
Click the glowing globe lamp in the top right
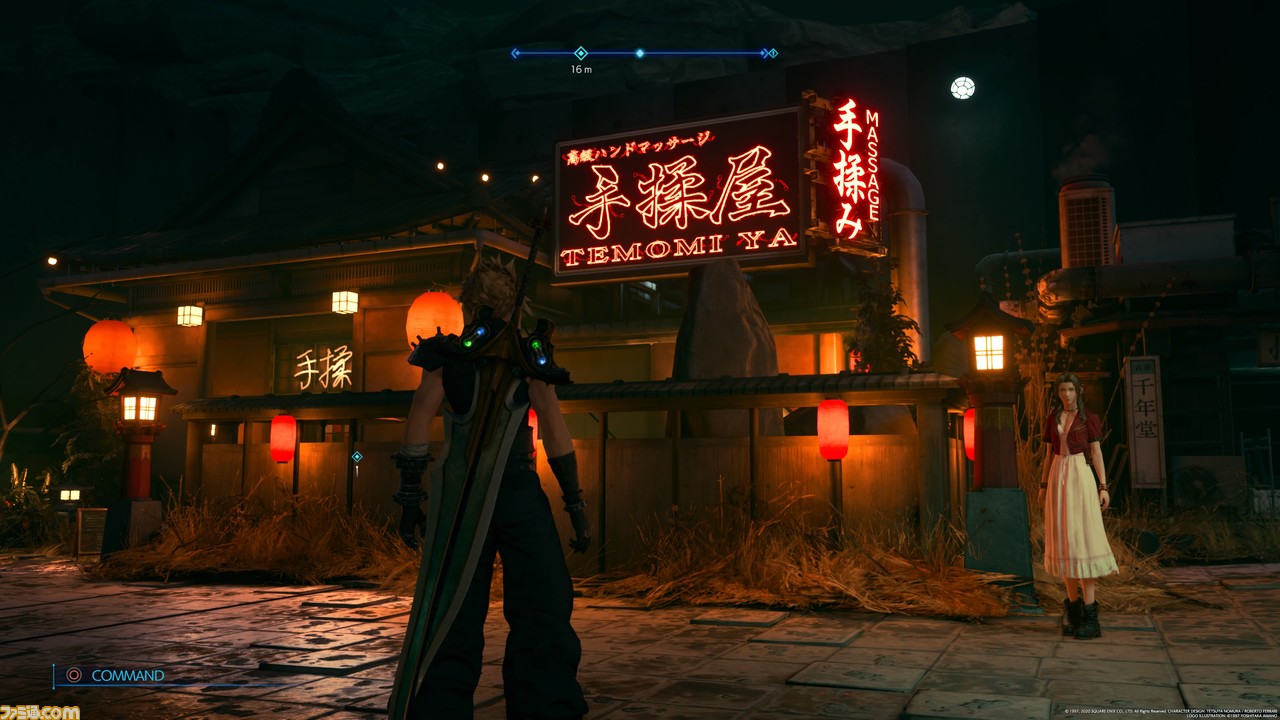click(962, 88)
